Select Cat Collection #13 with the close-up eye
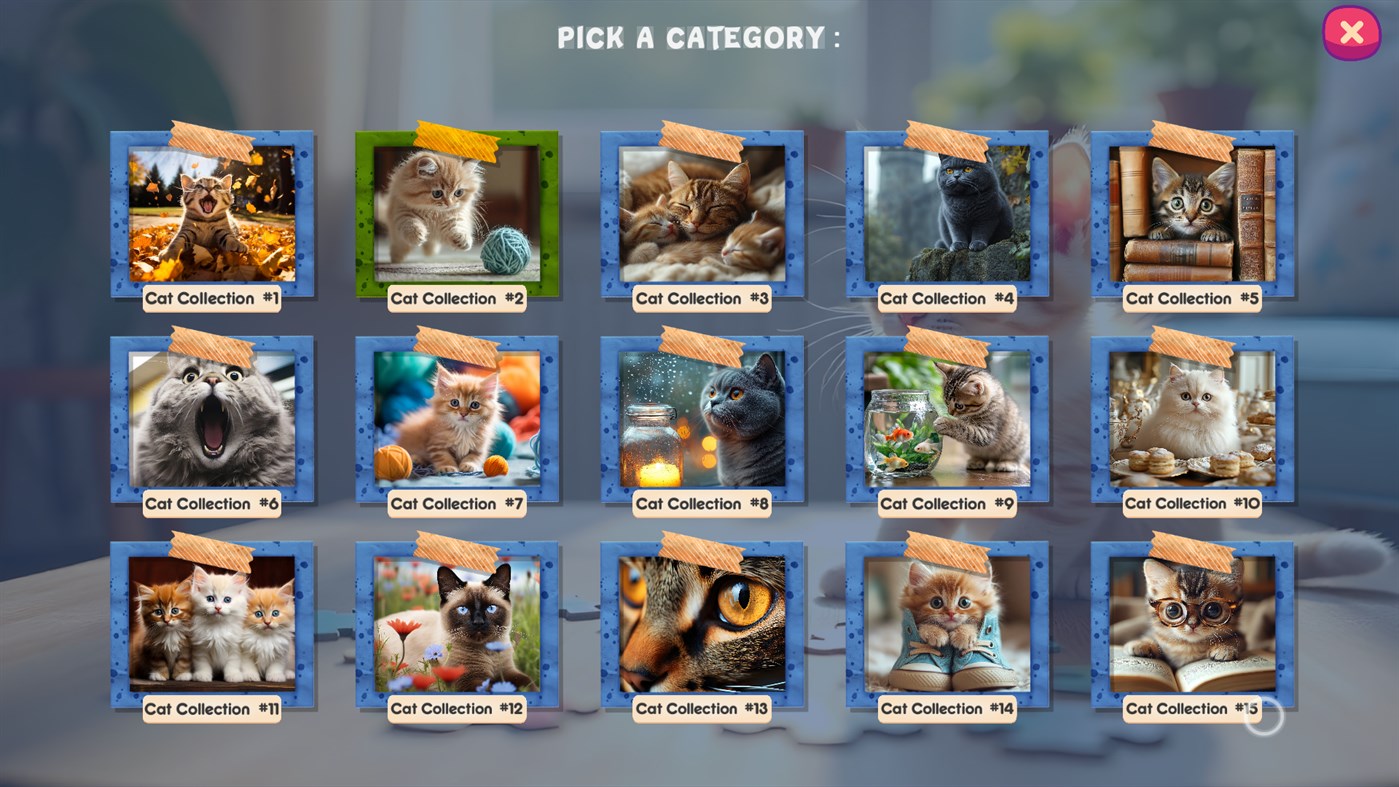 [x=701, y=622]
